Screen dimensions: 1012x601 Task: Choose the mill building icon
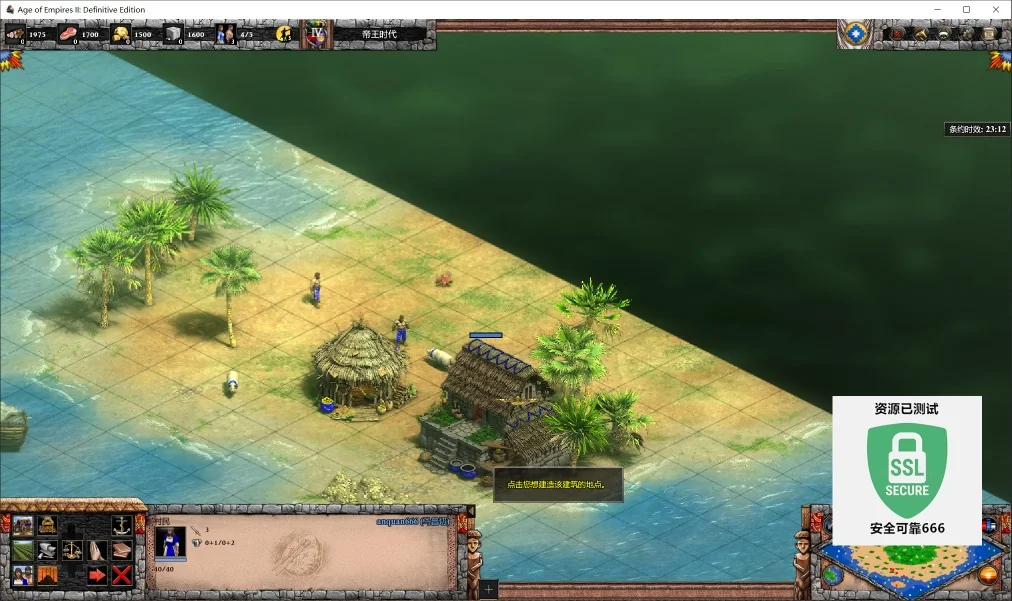[47, 526]
